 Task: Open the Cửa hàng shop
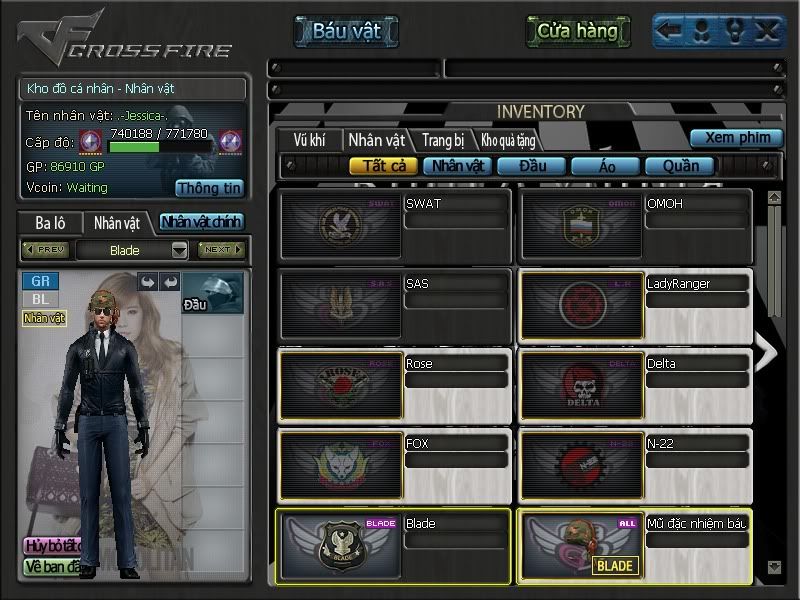577,31
